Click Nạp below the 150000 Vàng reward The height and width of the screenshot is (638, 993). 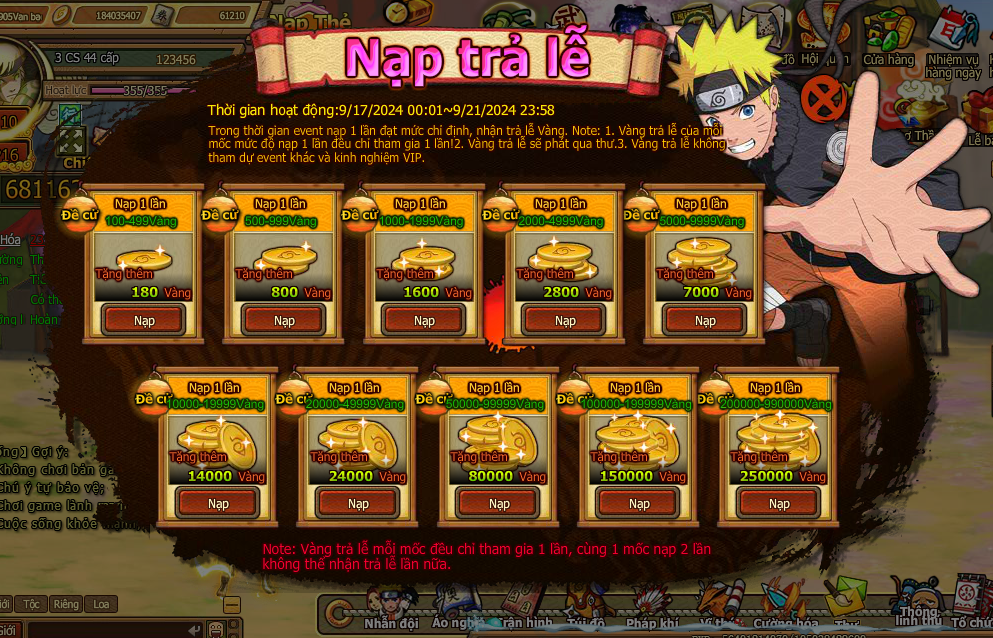639,504
